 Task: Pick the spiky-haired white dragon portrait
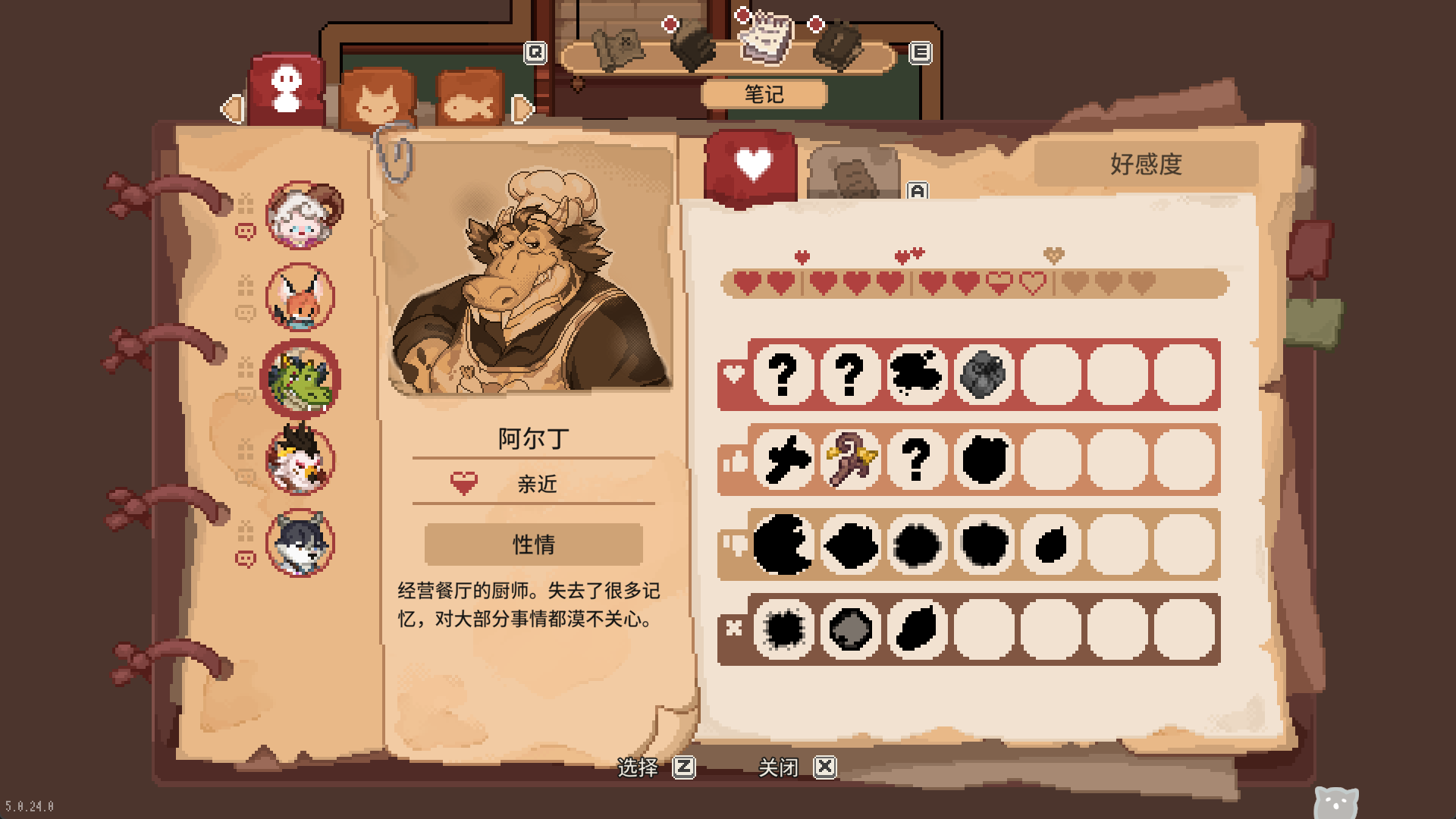pos(300,460)
